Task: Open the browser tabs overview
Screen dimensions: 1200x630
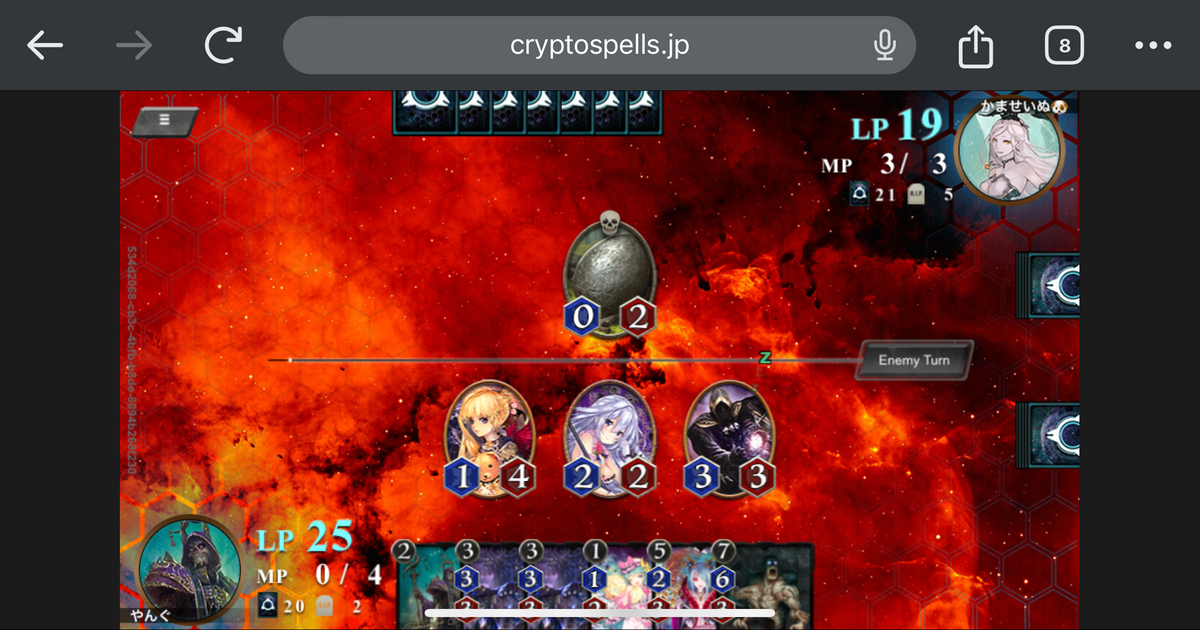Action: click(x=1064, y=45)
